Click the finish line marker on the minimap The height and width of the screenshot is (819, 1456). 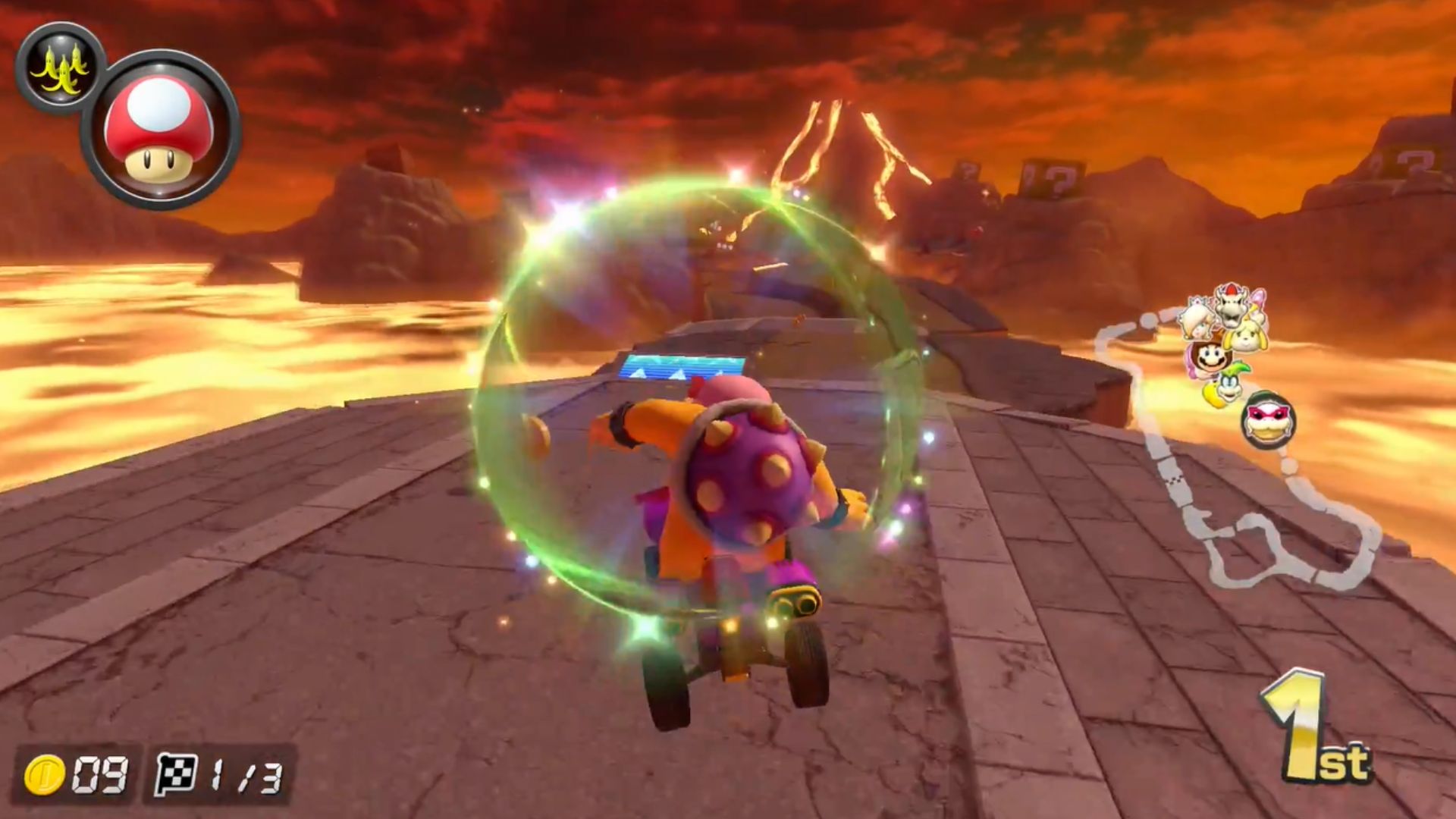[x=1175, y=480]
